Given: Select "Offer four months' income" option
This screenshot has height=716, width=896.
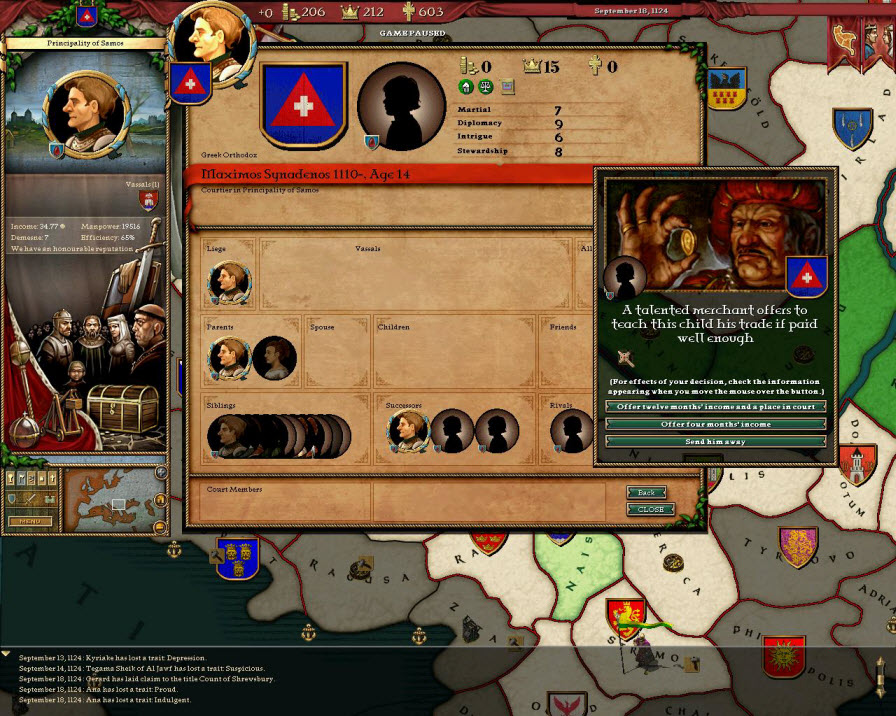Looking at the screenshot, I should 716,424.
